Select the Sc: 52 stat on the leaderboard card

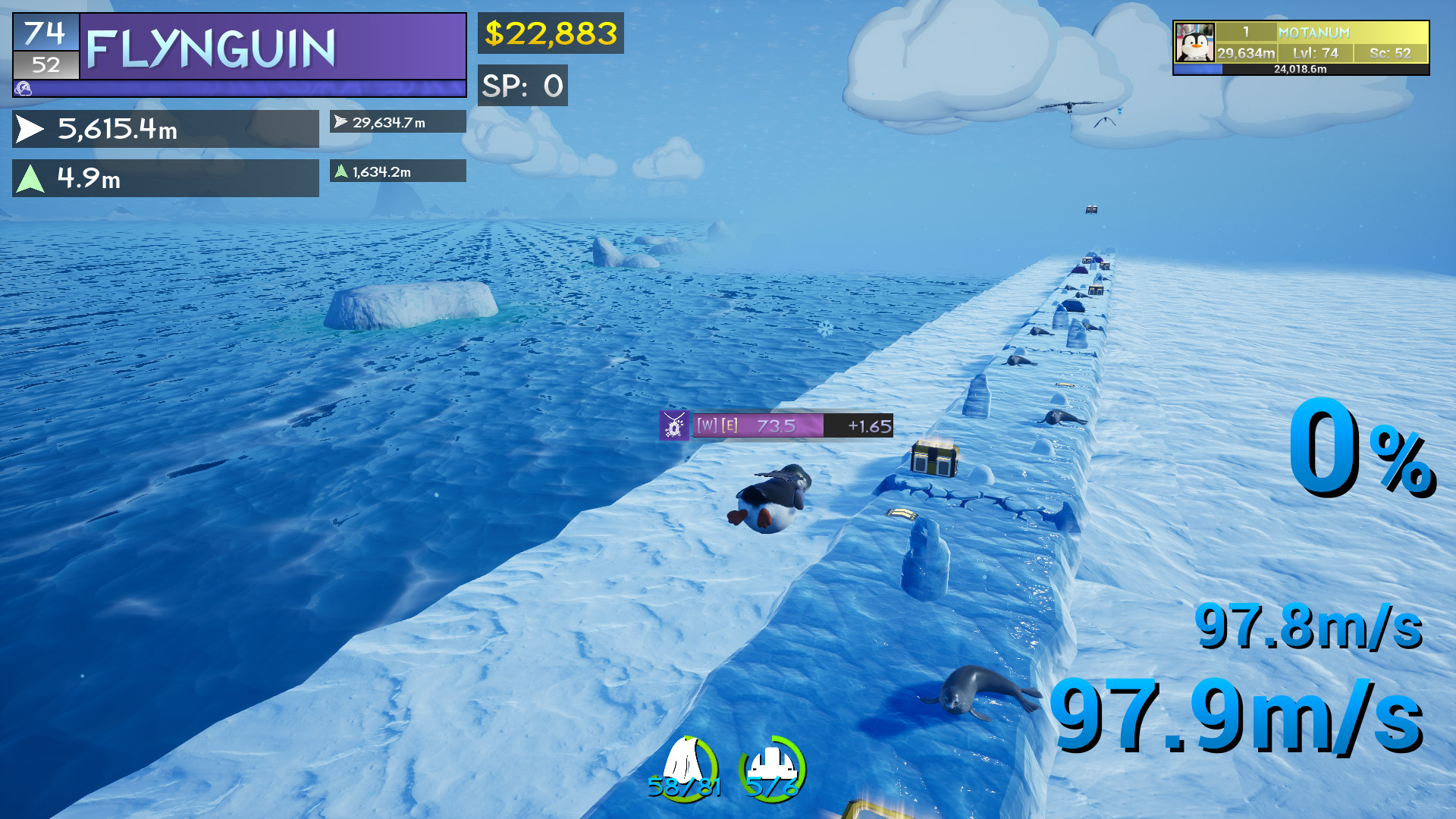coord(1390,53)
